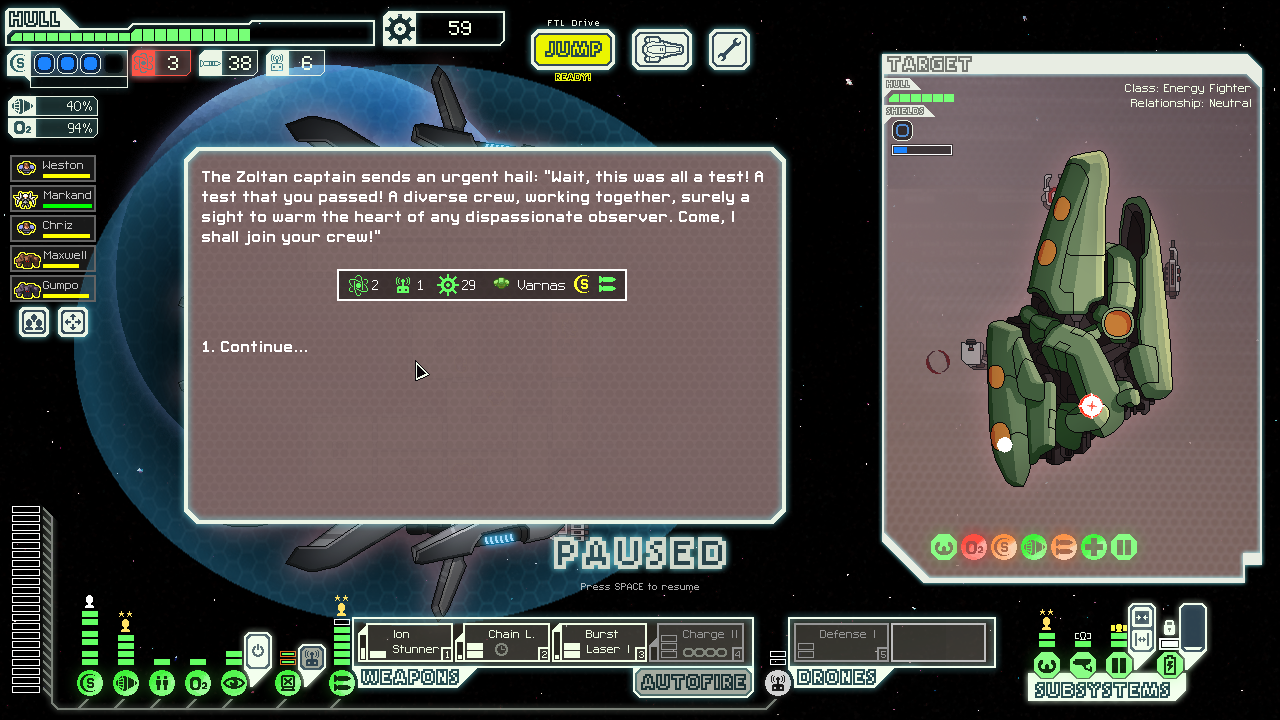
Task: Open the wrench options menu
Action: pyautogui.click(x=729, y=49)
